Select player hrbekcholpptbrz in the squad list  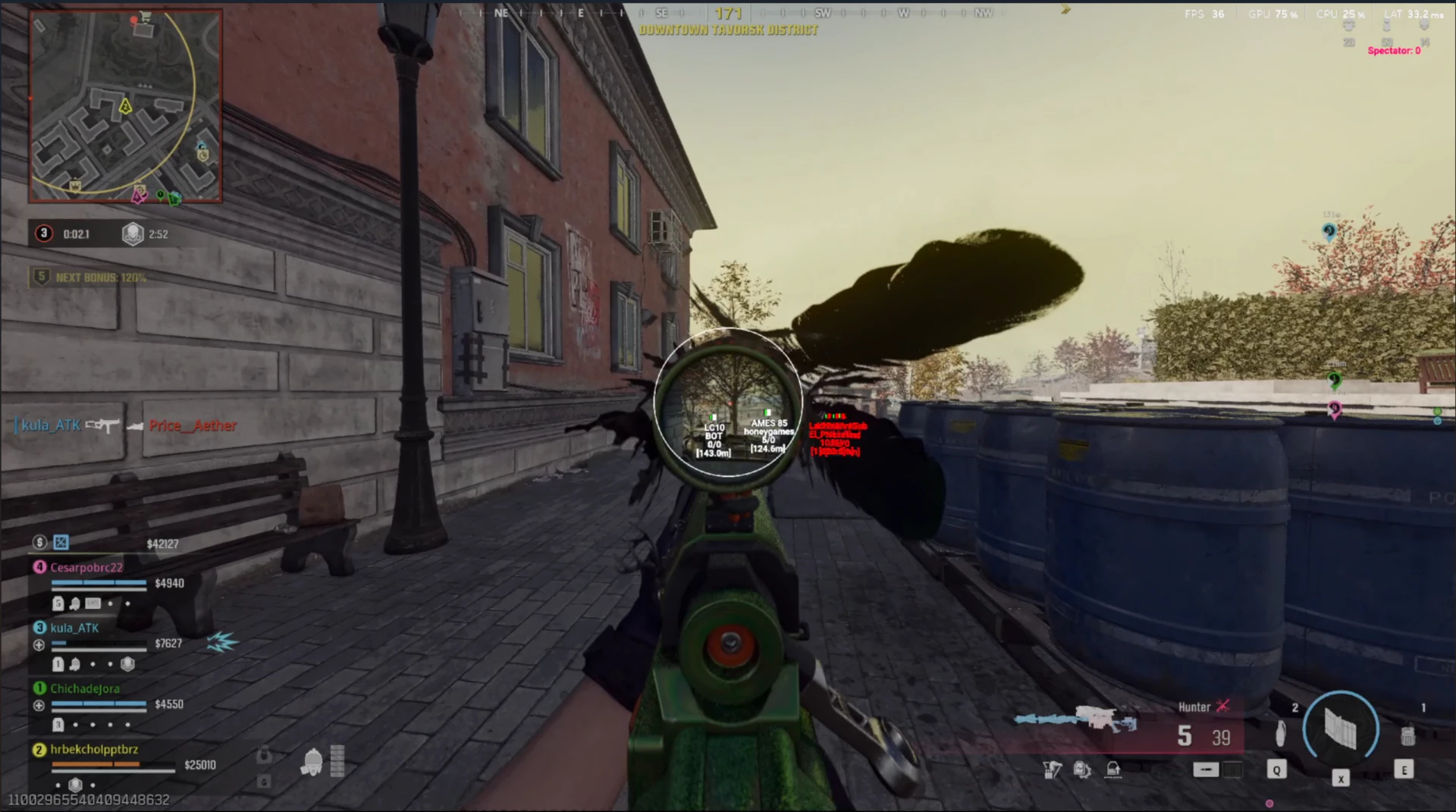[x=94, y=749]
